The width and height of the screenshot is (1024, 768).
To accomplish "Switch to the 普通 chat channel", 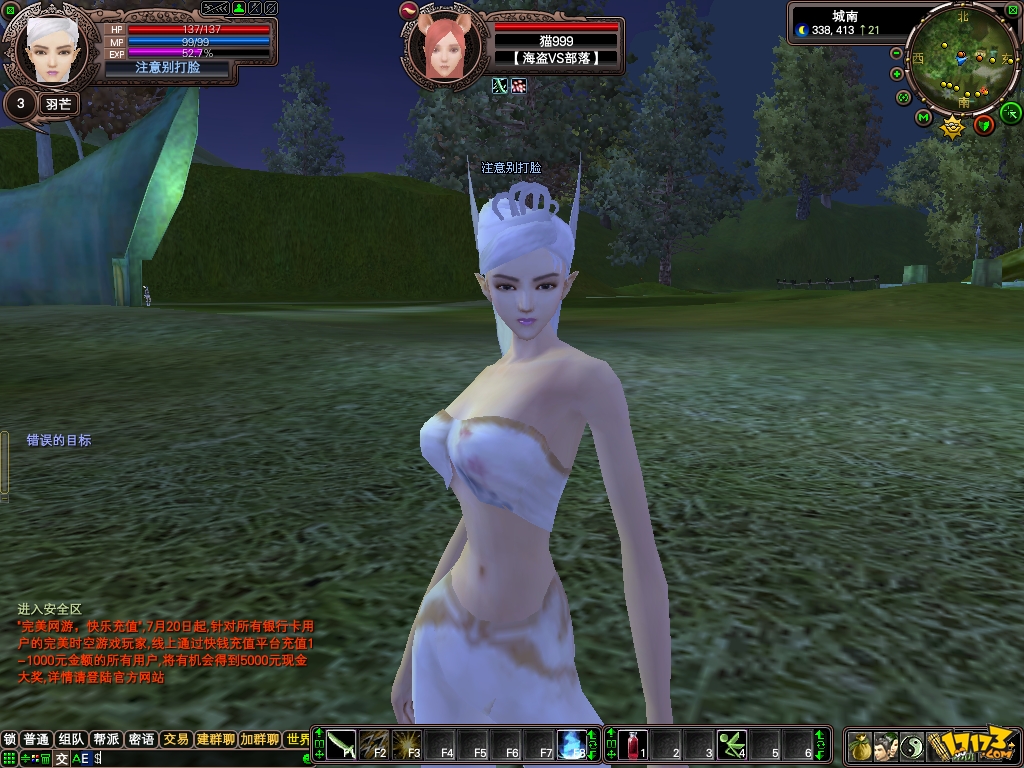I will [37, 740].
